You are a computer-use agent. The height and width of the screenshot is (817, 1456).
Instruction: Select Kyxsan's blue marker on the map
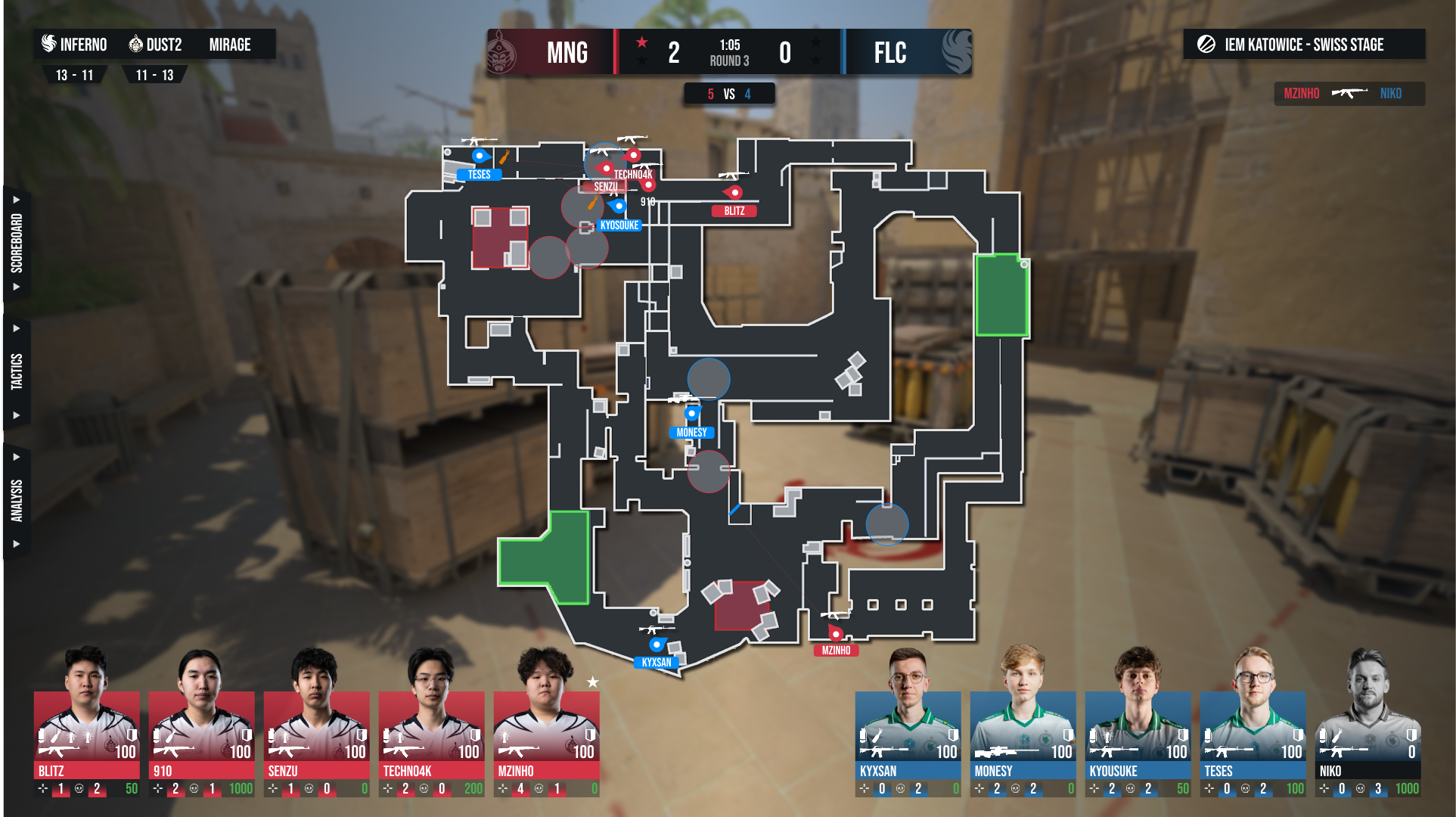657,645
